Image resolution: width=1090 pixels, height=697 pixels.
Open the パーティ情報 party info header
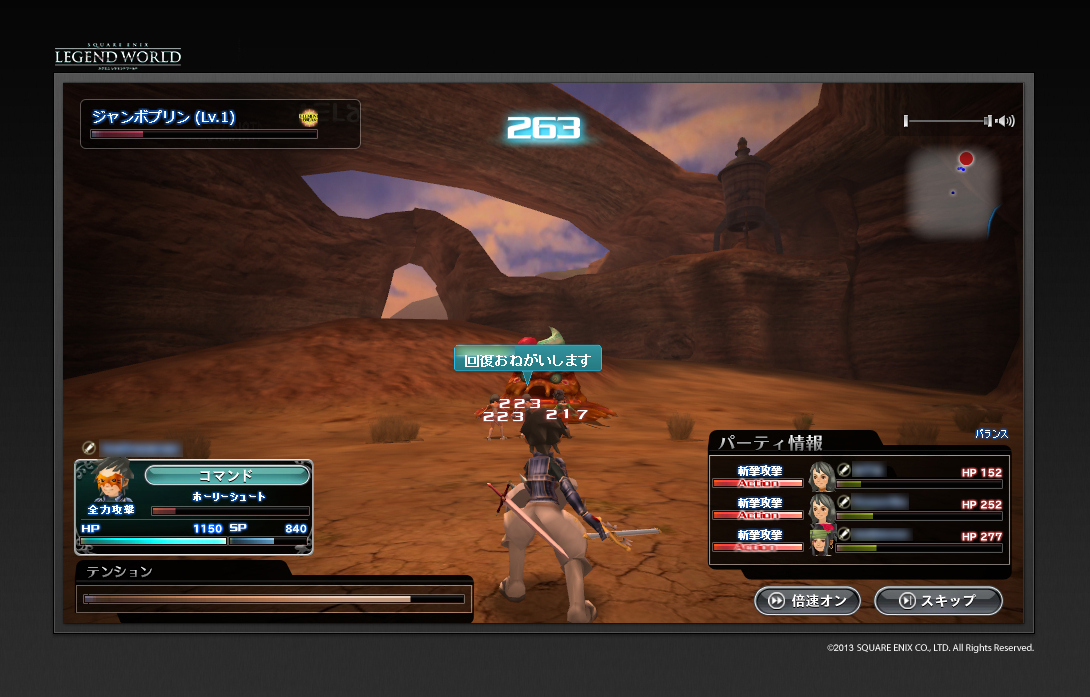[770, 443]
